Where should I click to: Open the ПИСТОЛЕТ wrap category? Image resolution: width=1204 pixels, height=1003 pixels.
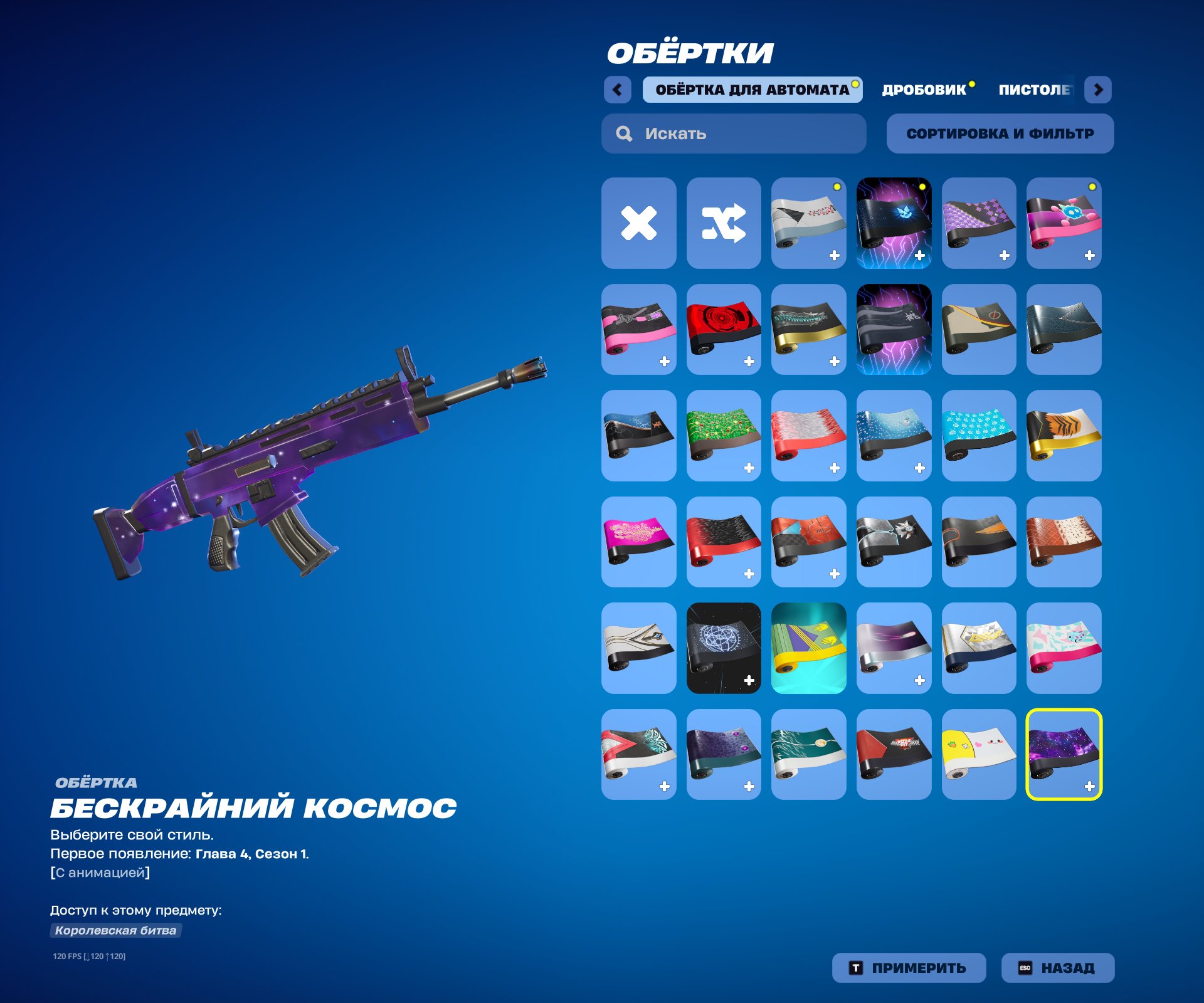(1035, 88)
